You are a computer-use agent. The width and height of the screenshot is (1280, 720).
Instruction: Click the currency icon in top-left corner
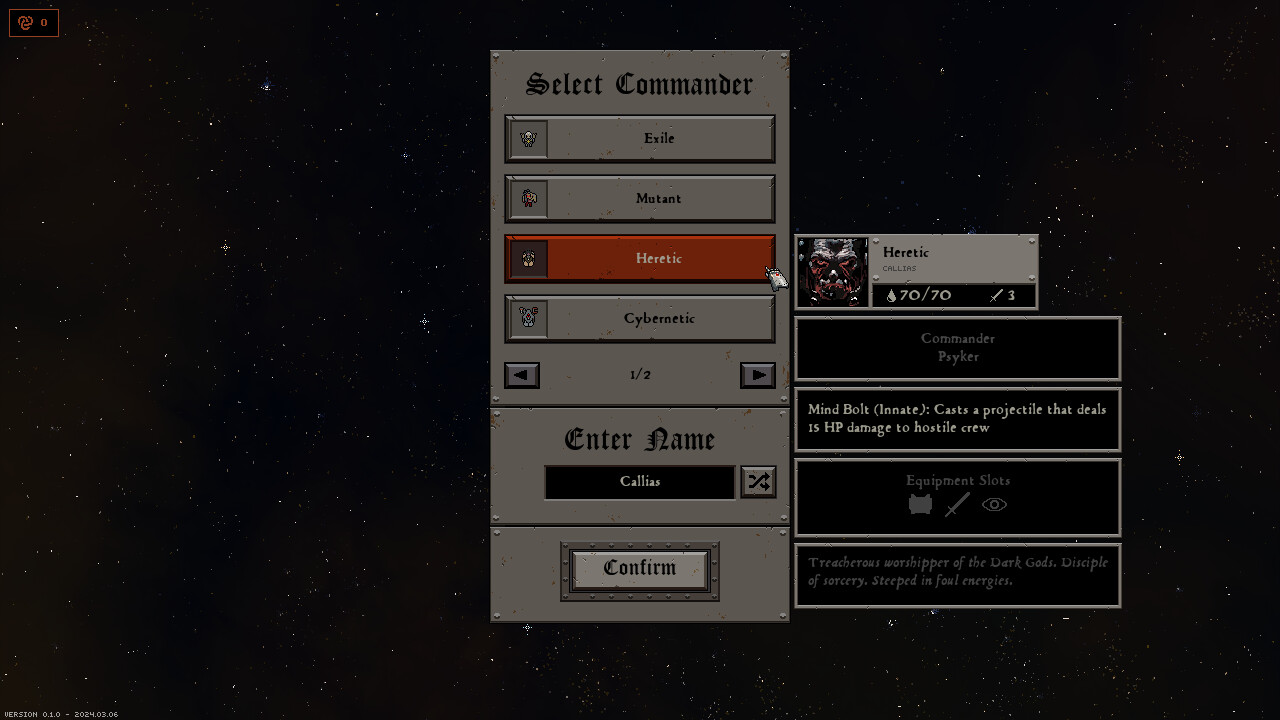pos(27,23)
